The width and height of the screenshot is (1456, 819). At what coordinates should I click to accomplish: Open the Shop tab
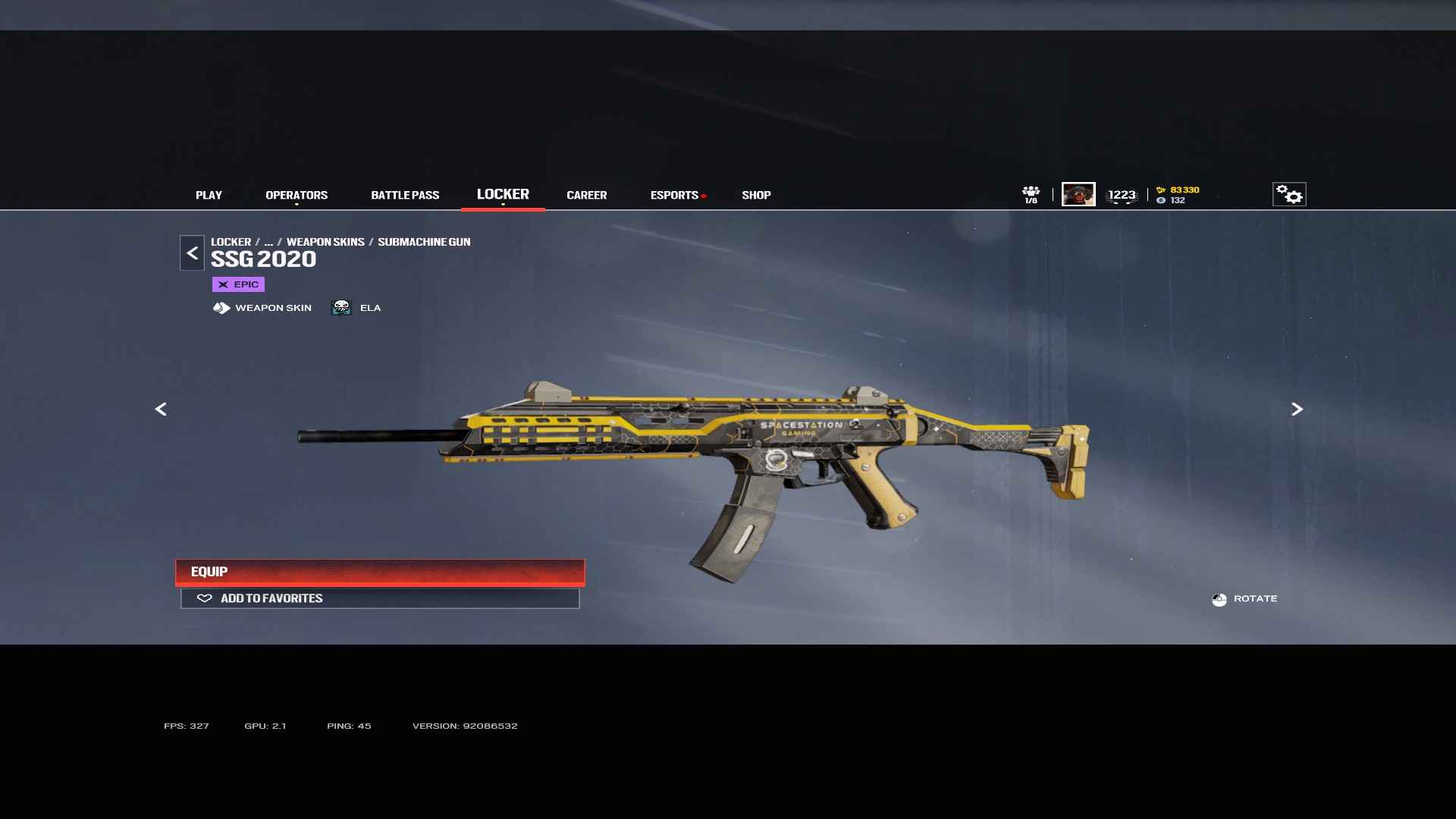(x=756, y=195)
